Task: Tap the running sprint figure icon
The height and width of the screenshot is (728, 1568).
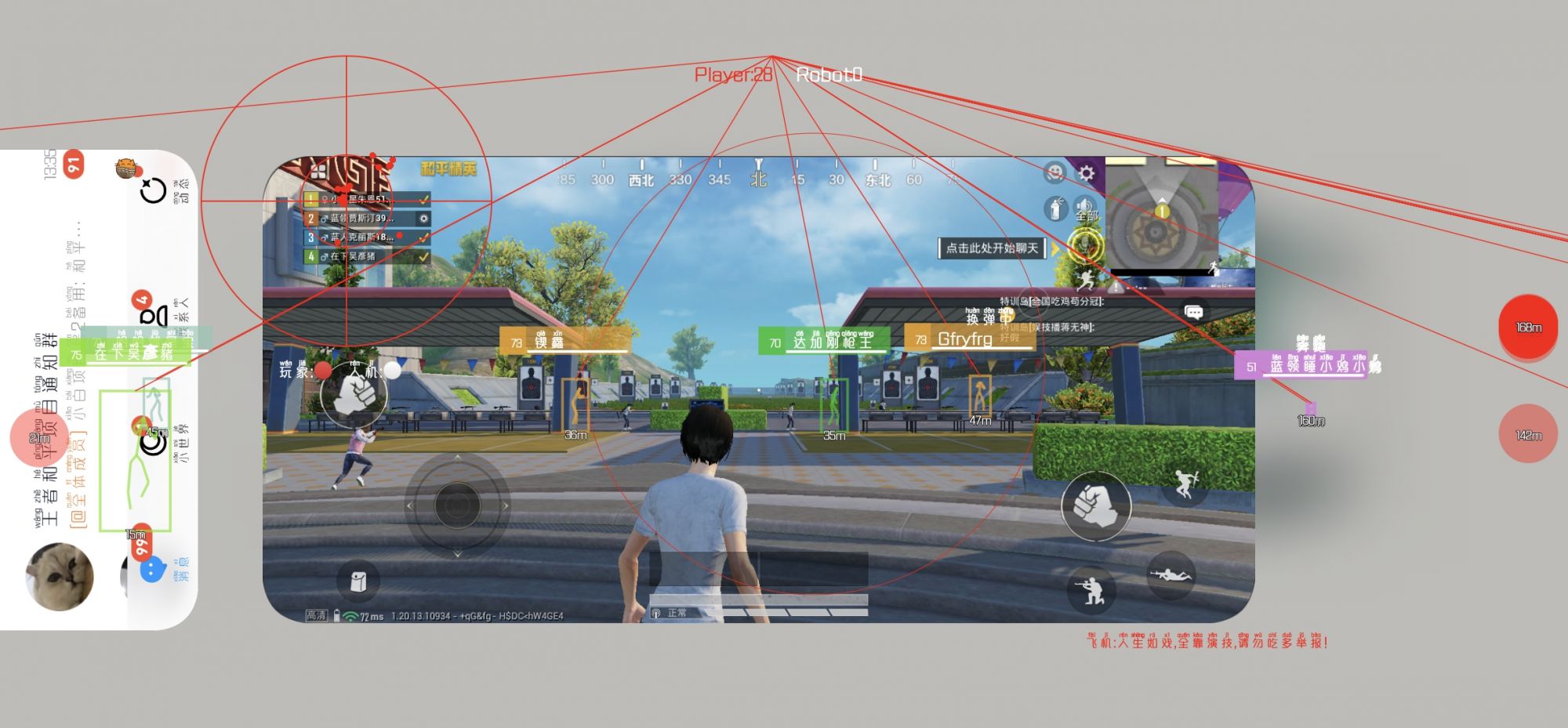Action: pyautogui.click(x=1085, y=279)
